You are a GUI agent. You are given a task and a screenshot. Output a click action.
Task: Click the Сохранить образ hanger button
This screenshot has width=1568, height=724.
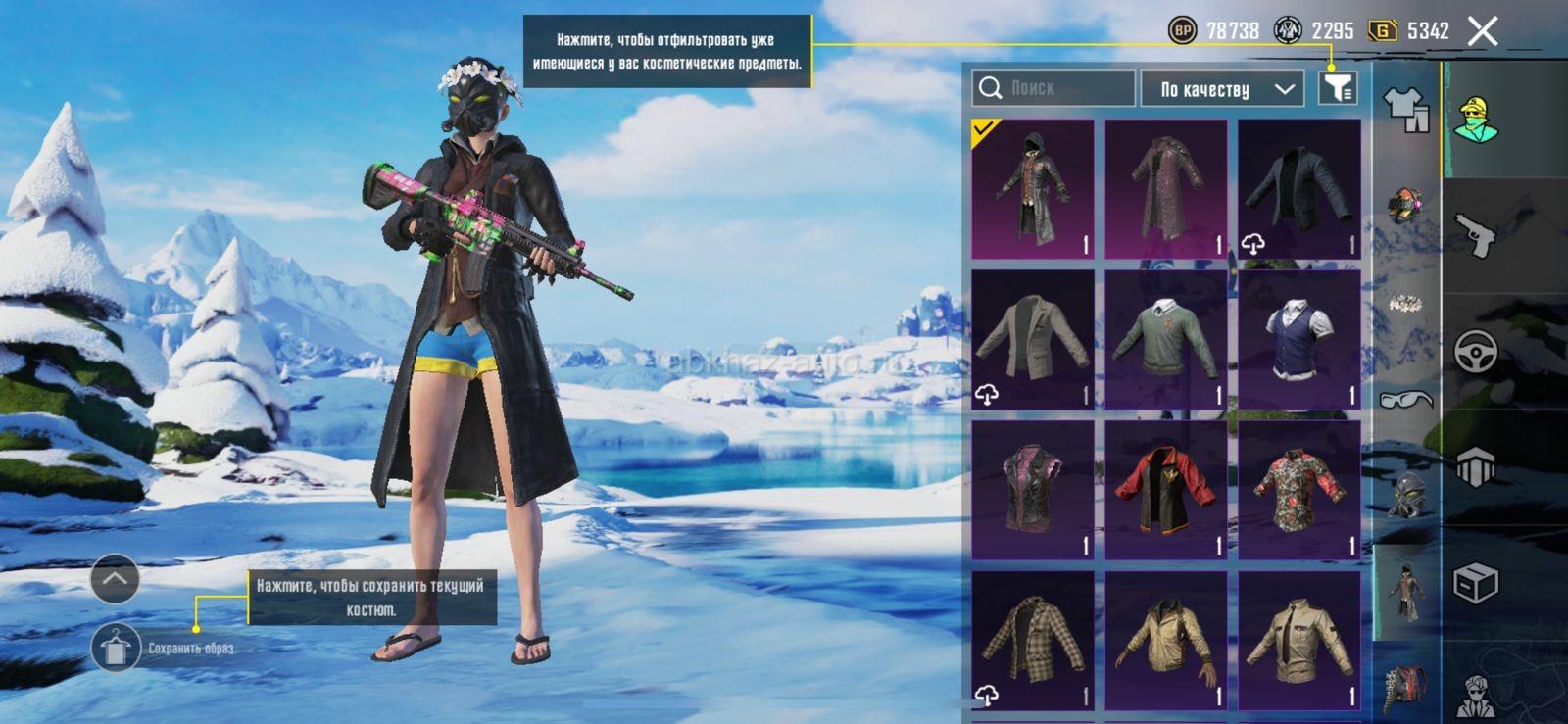pos(116,648)
